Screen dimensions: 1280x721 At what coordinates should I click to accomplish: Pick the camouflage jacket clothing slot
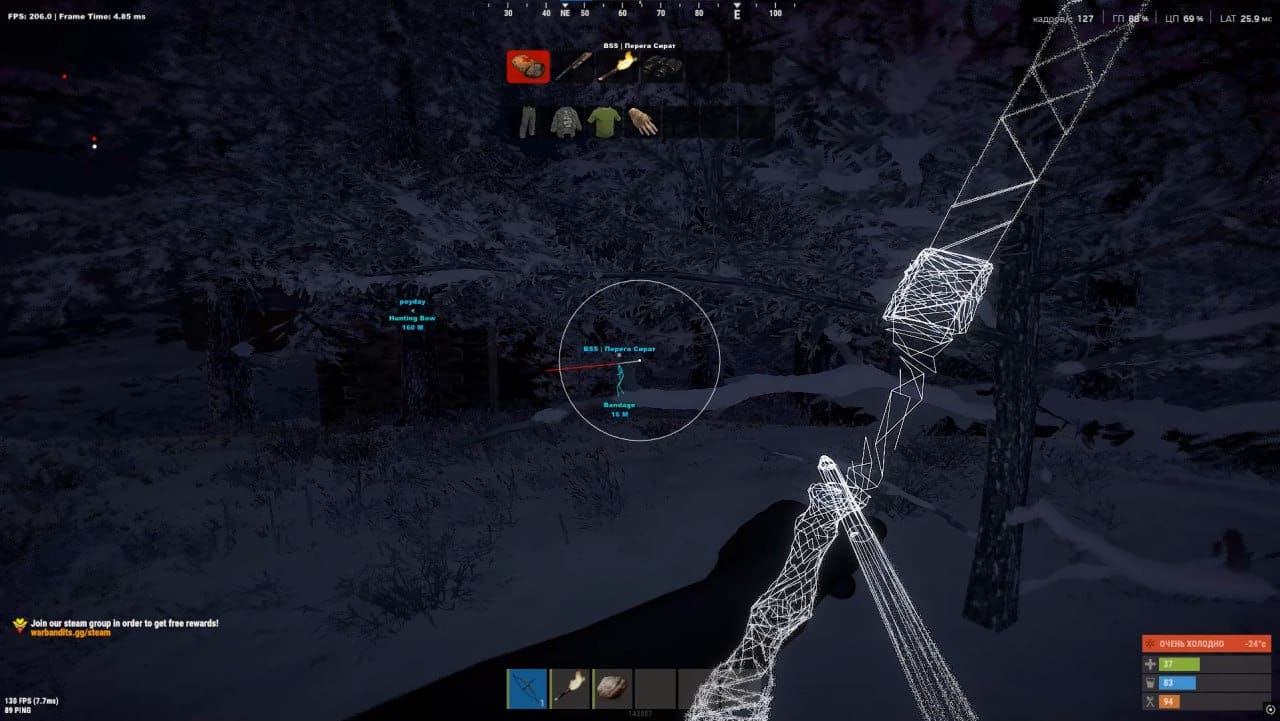(x=566, y=122)
